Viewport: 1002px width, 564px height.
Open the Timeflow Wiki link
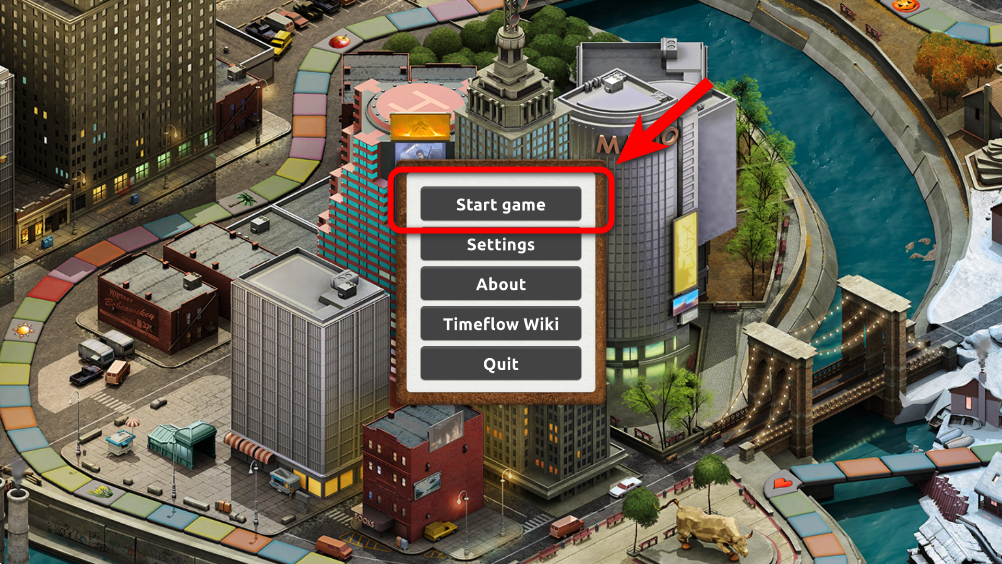tap(500, 324)
